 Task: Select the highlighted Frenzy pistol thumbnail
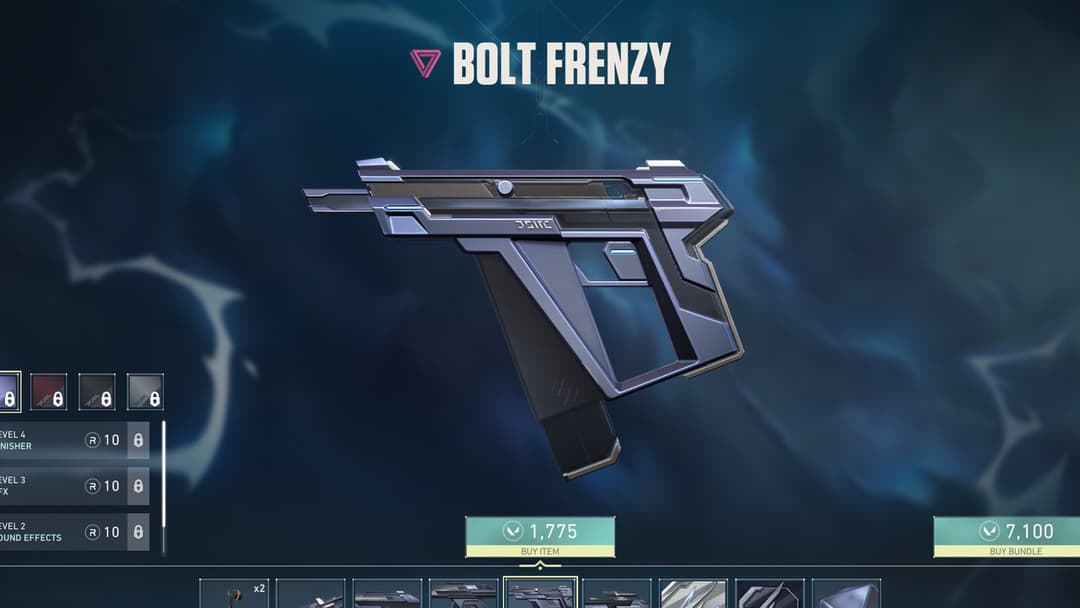tap(540, 593)
